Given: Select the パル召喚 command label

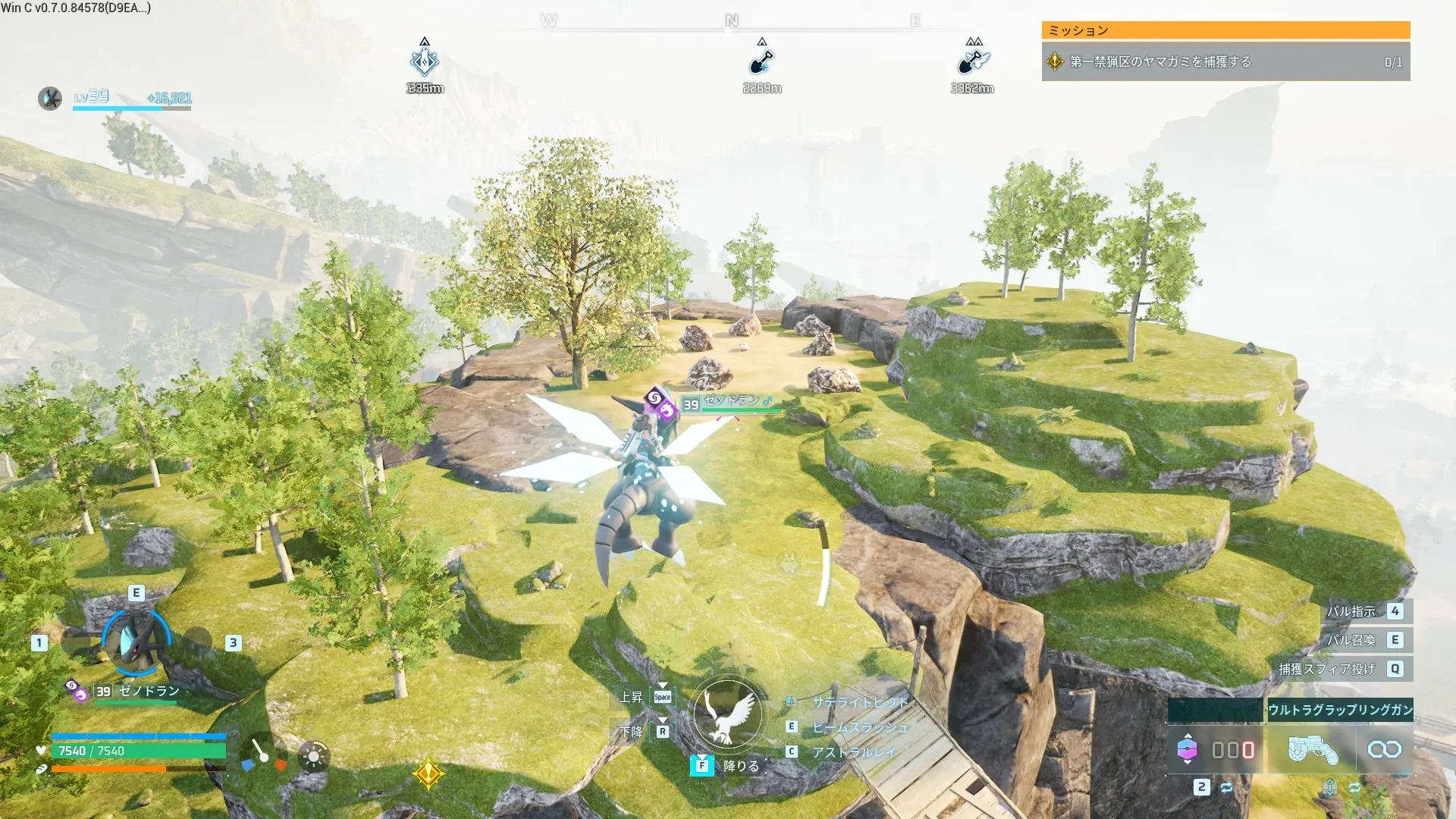Looking at the screenshot, I should [1351, 640].
